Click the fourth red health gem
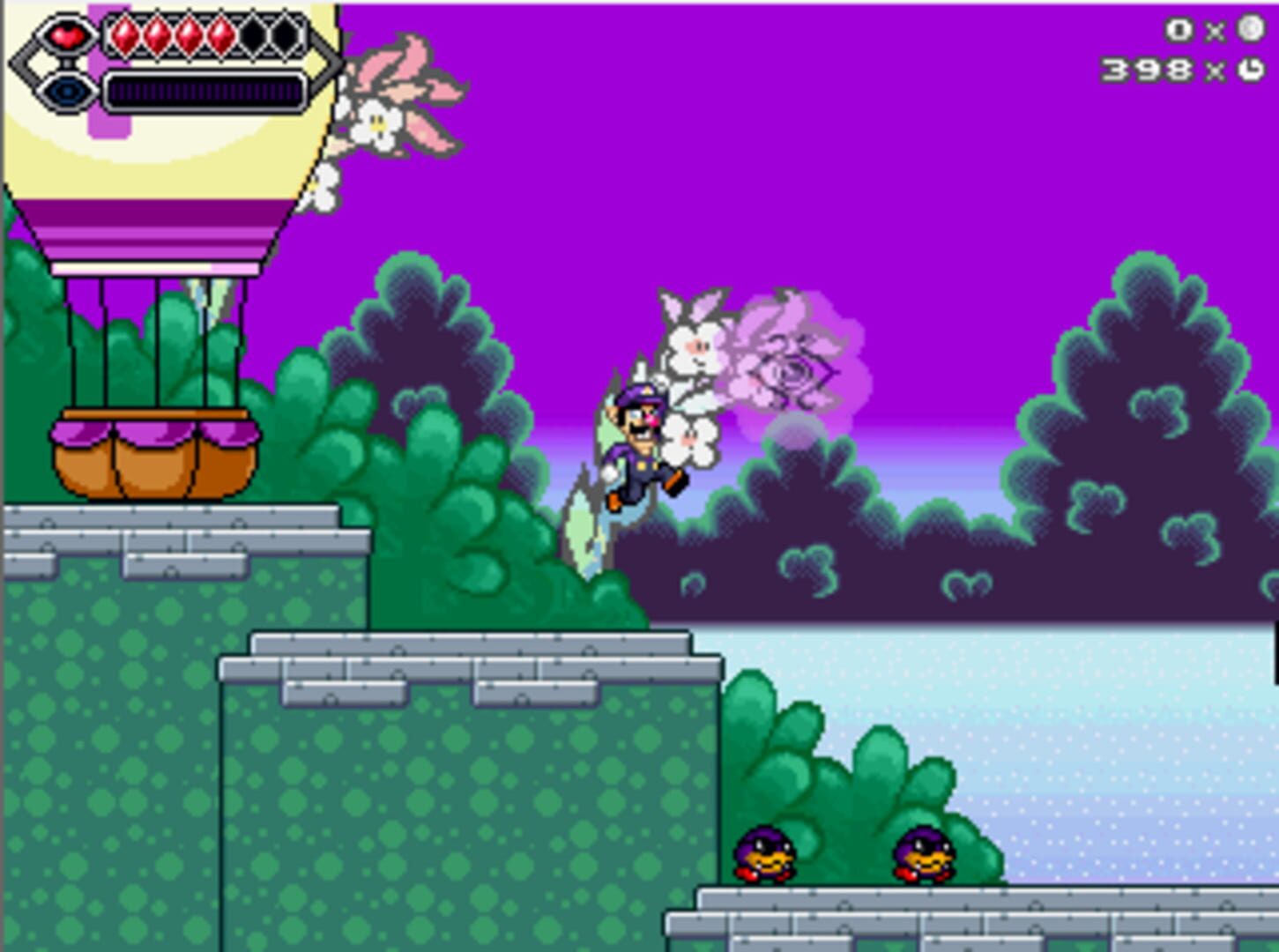 [222, 33]
